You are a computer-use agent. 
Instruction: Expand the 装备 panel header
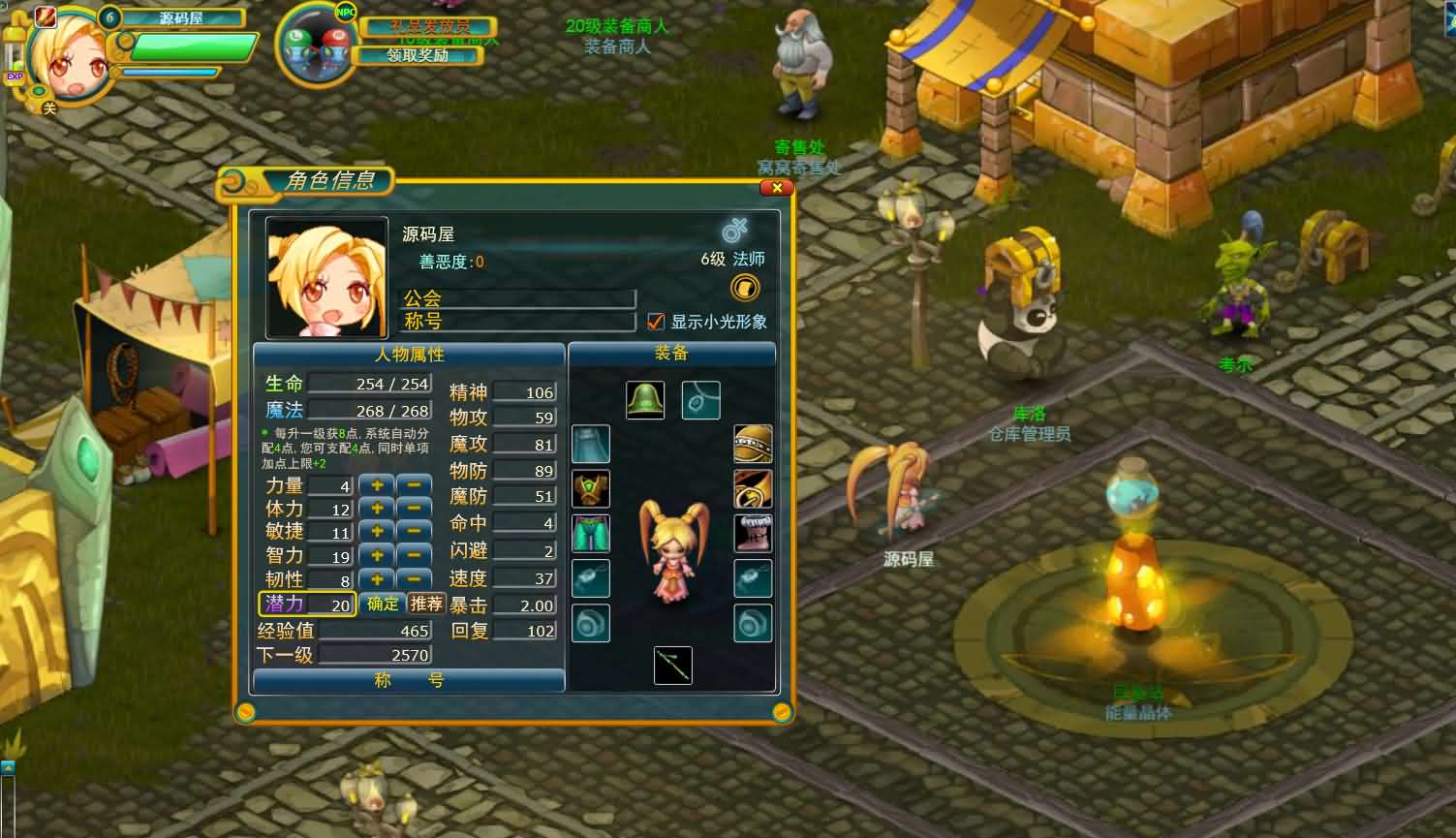672,354
